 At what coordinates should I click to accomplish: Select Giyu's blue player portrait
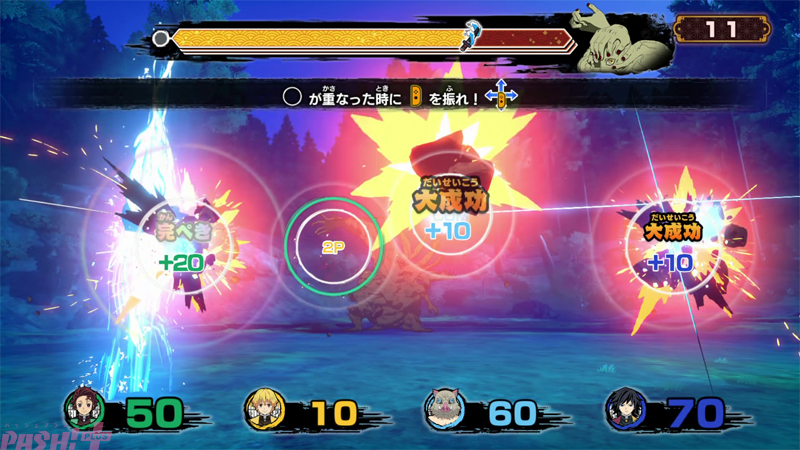point(626,409)
